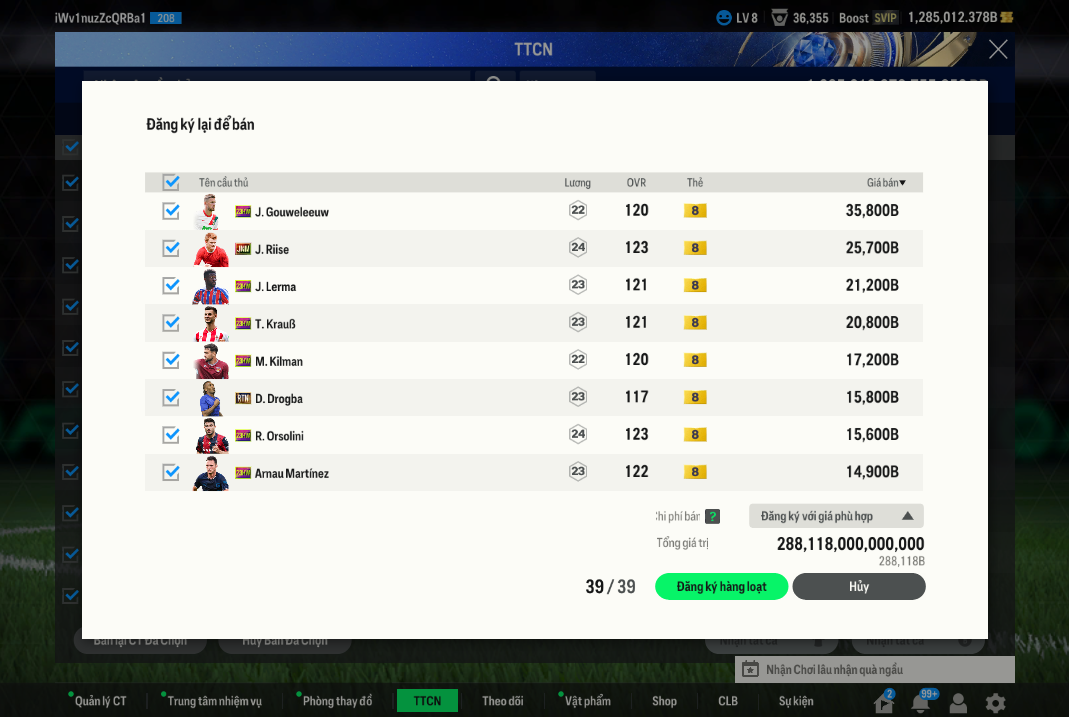
Task: Switch to Quản lý CT tab
Action: point(100,701)
